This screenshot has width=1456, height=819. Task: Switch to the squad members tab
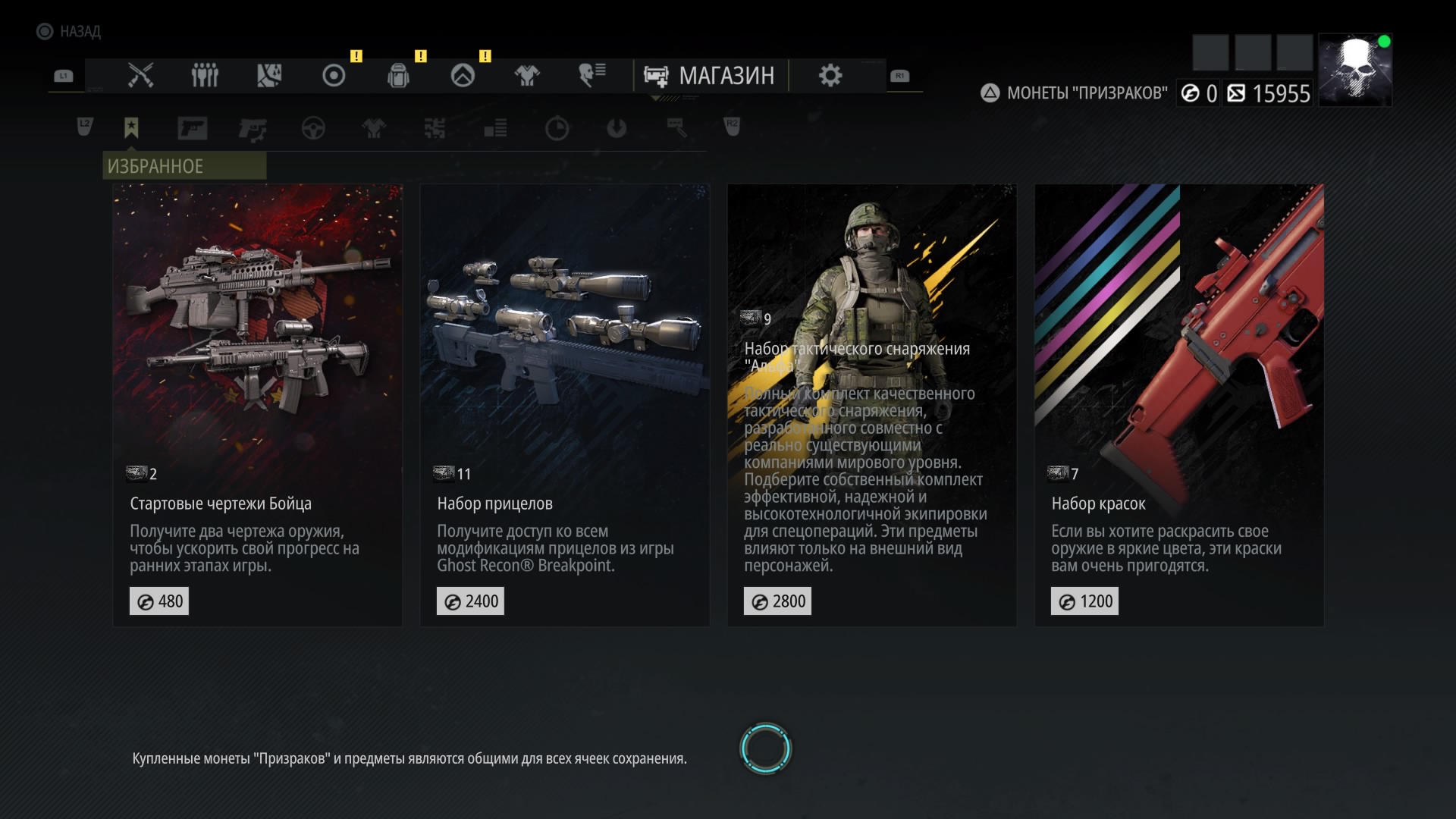205,76
